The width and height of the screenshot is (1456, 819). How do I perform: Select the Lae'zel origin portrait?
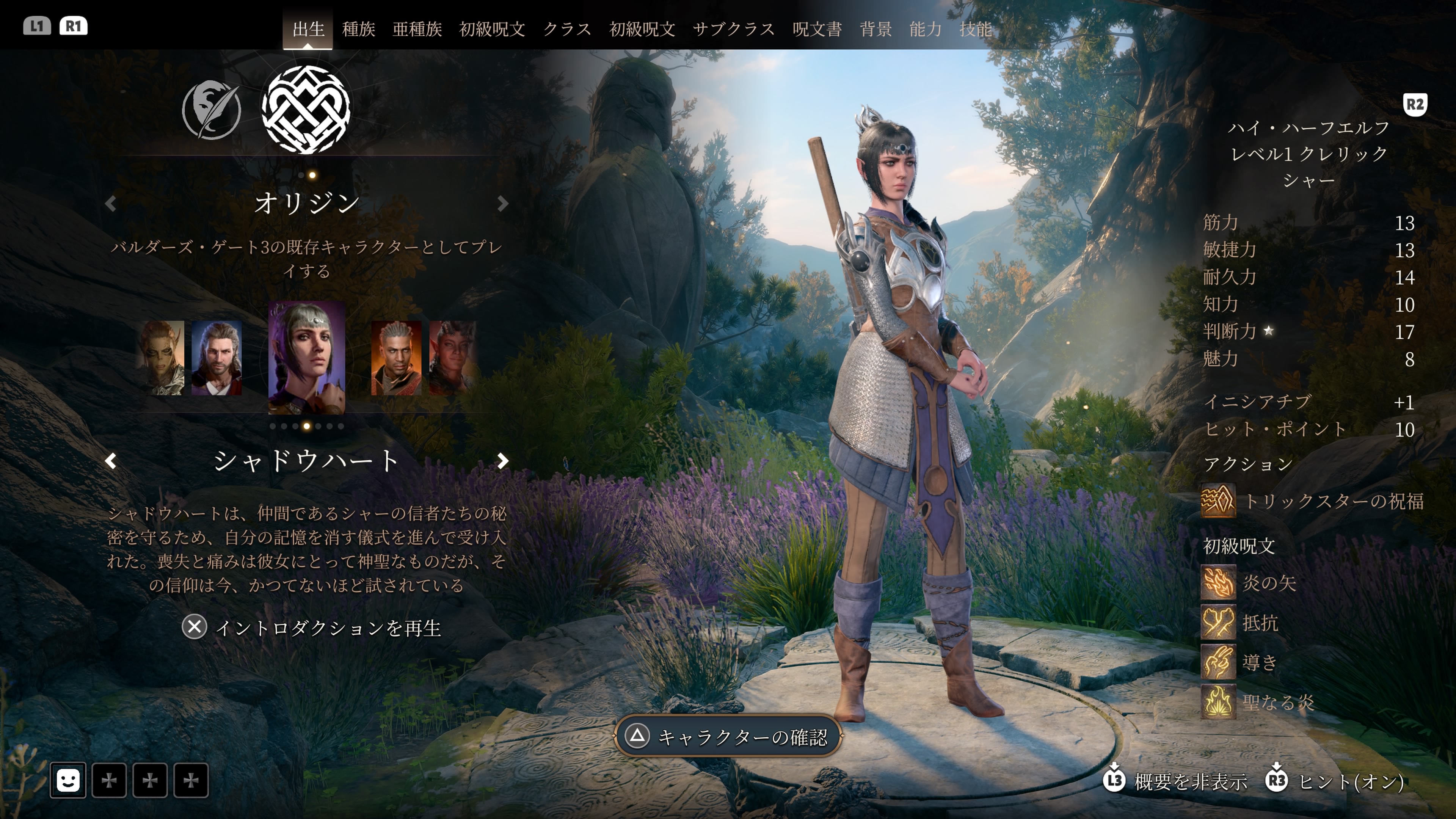[162, 357]
